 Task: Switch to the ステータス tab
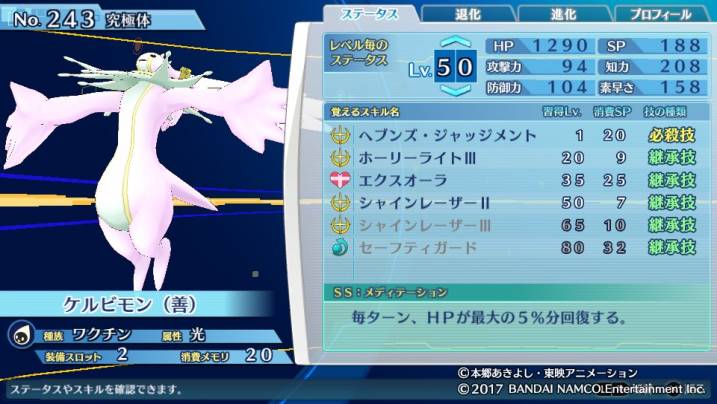(x=369, y=14)
